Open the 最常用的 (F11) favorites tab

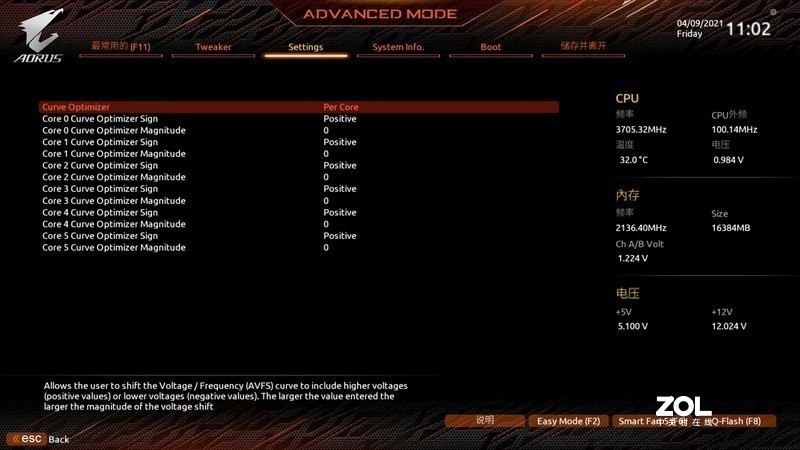point(120,47)
